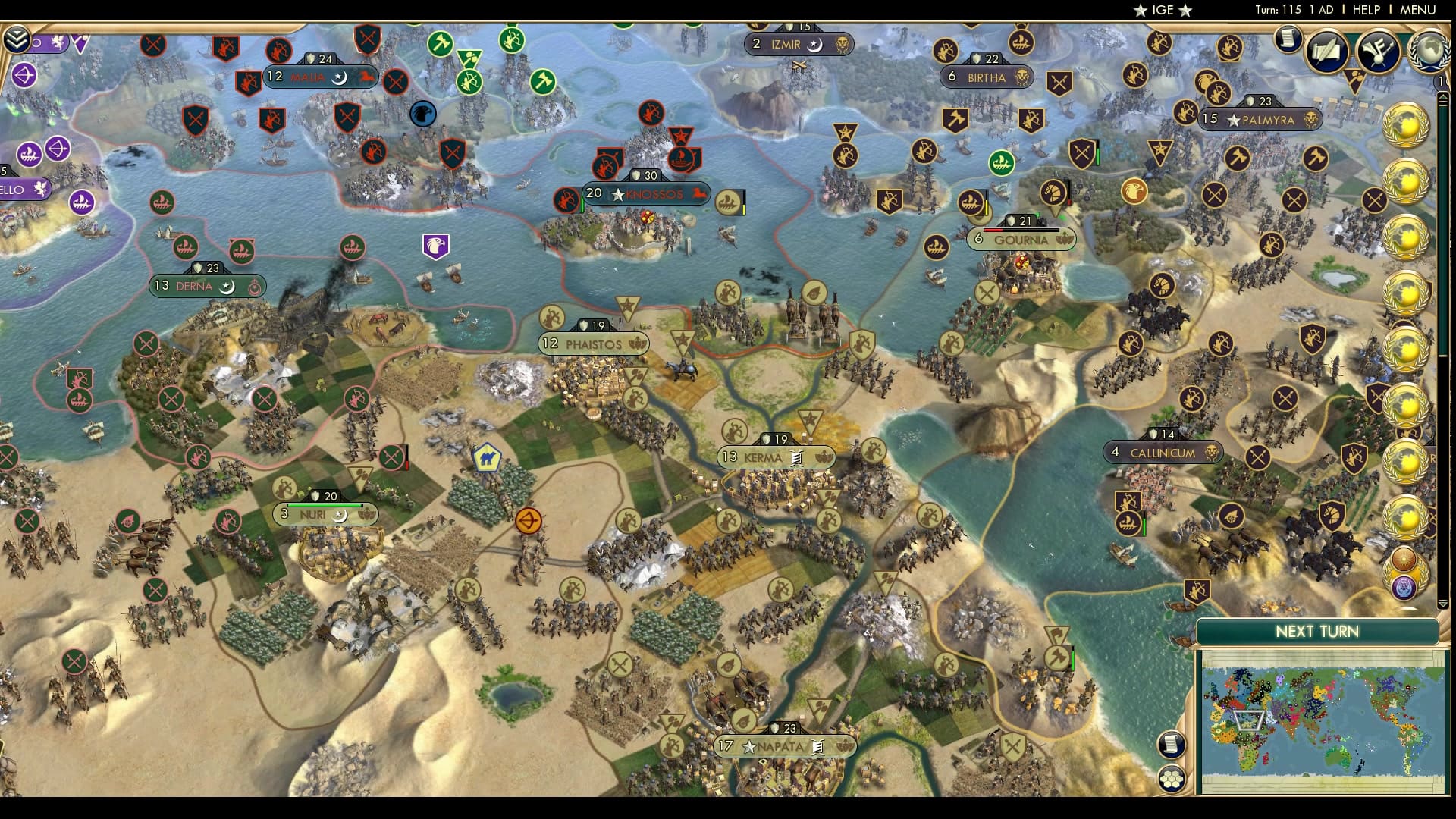Screen dimensions: 1456x819
Task: Open the Culture overview brush icon
Action: (x=1378, y=52)
